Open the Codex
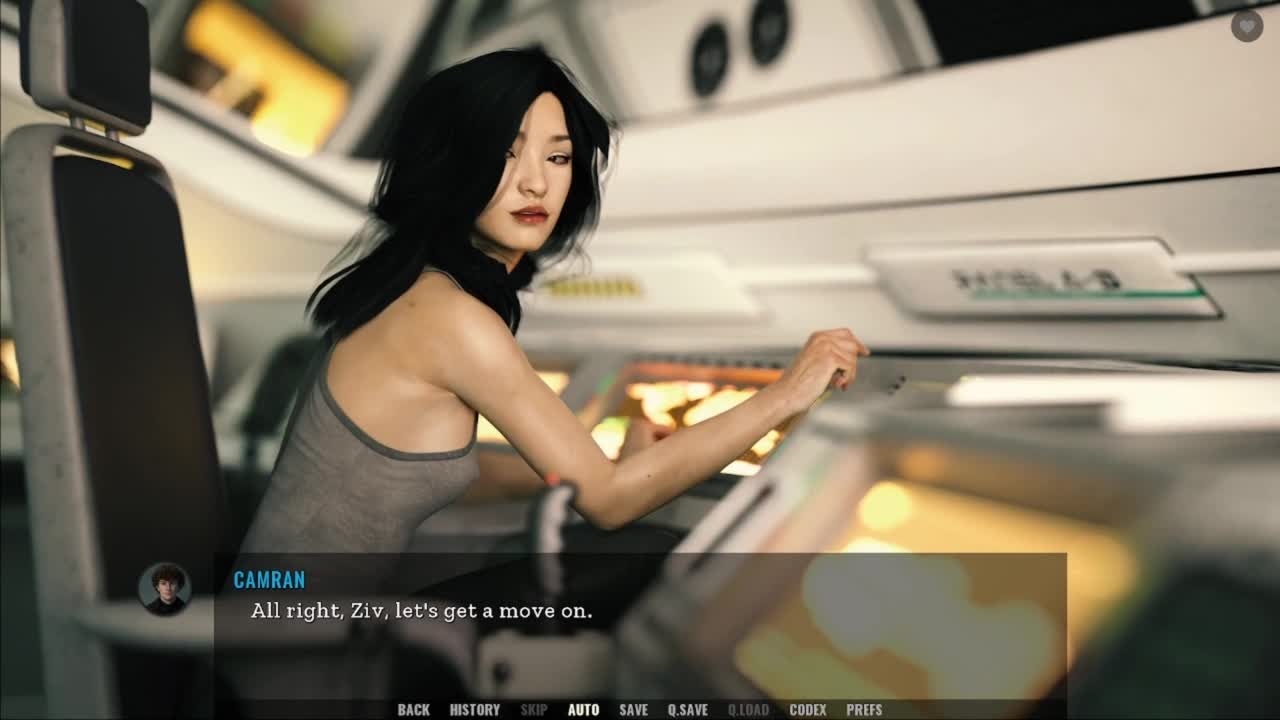The image size is (1280, 720). coord(807,710)
